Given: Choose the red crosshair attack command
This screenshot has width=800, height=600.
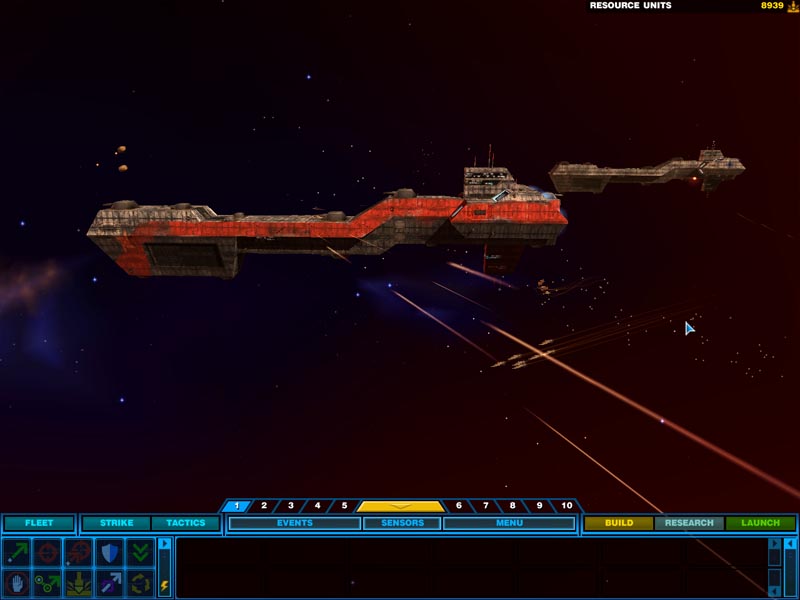Looking at the screenshot, I should pyautogui.click(x=47, y=552).
